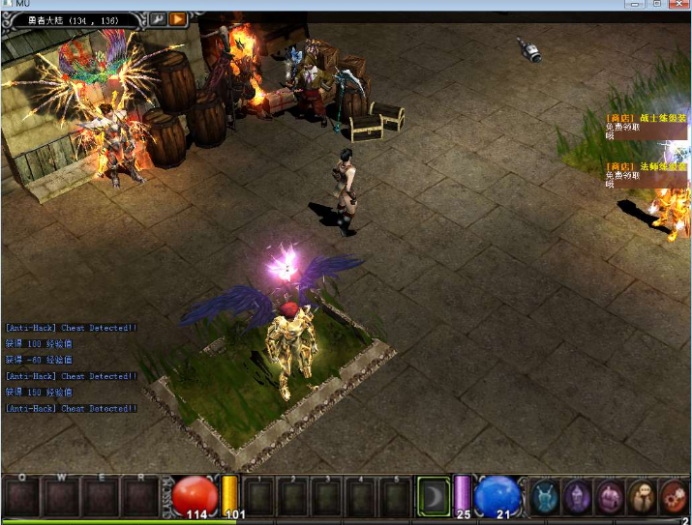Open the blue horned helmet menu icon
Screen dimensions: 692x525
coord(545,496)
